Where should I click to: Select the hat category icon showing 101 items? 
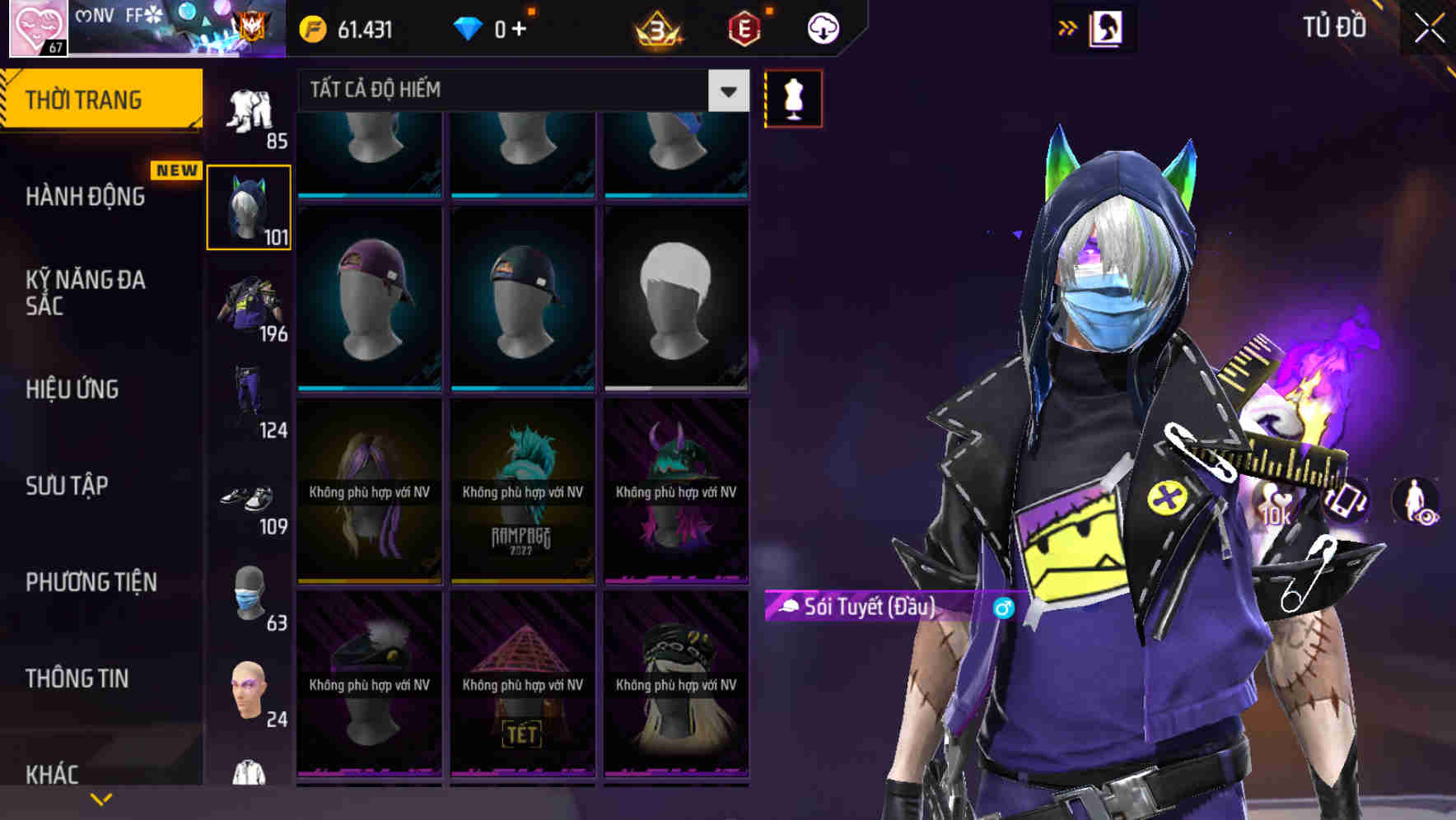tap(248, 207)
